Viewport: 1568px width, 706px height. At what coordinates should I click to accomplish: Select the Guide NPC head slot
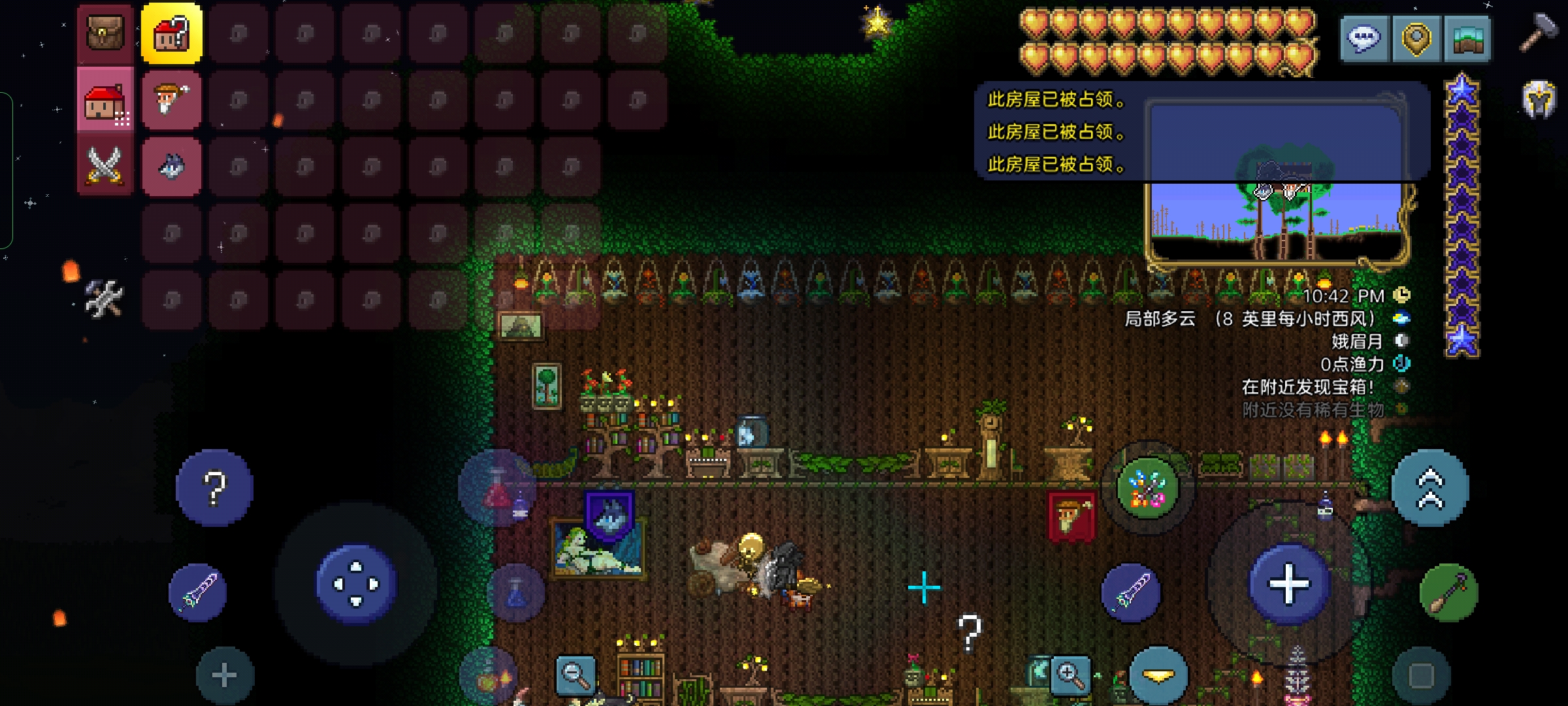tap(172, 100)
